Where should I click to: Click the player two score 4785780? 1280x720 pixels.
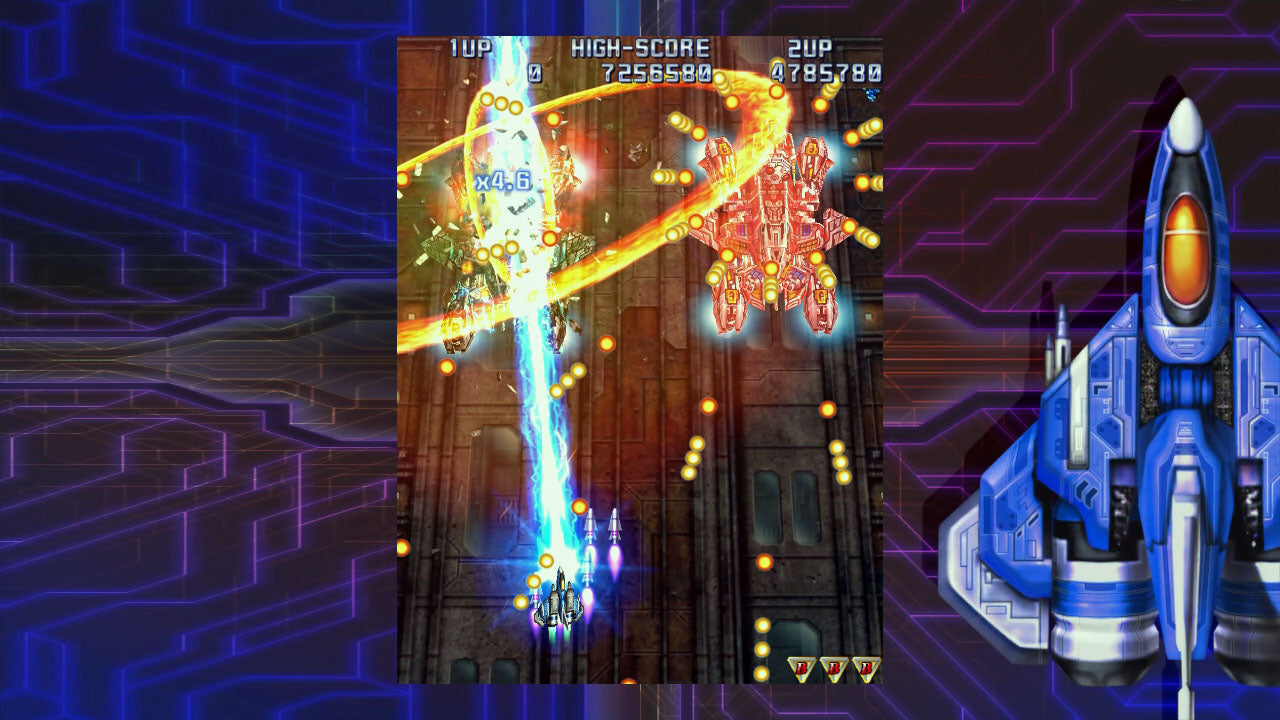(826, 72)
